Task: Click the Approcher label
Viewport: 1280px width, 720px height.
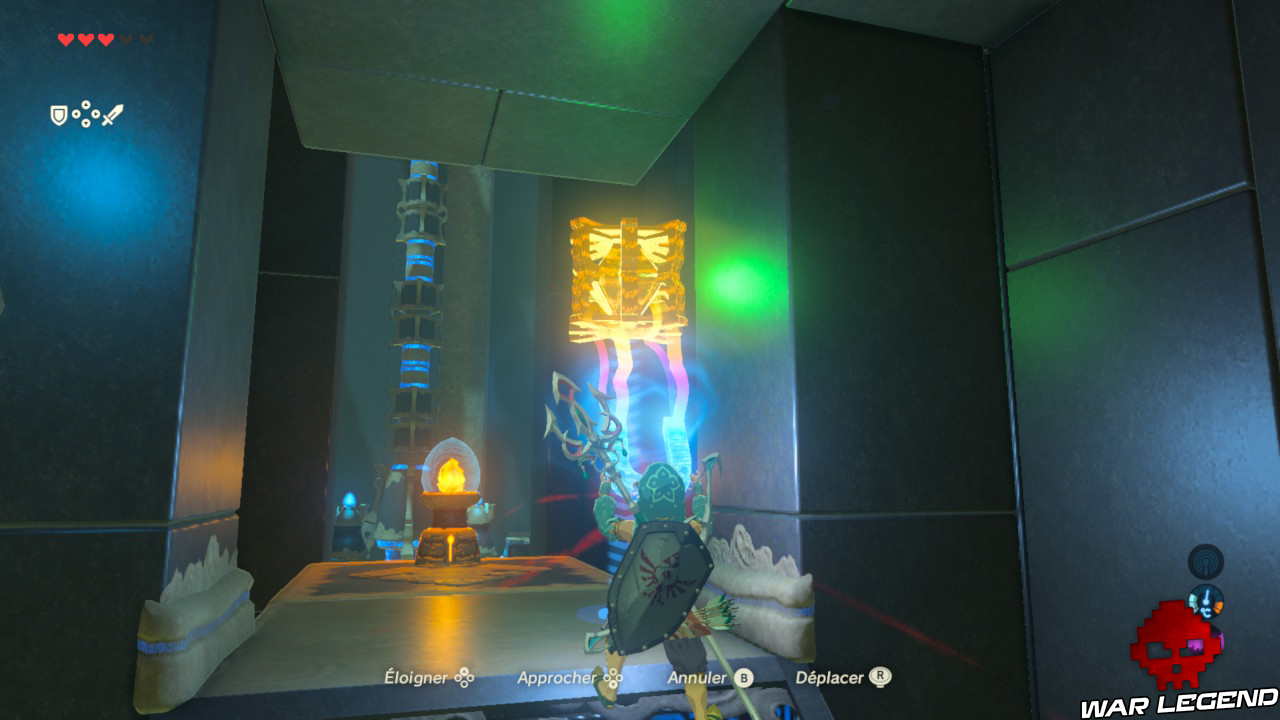Action: pos(560,678)
